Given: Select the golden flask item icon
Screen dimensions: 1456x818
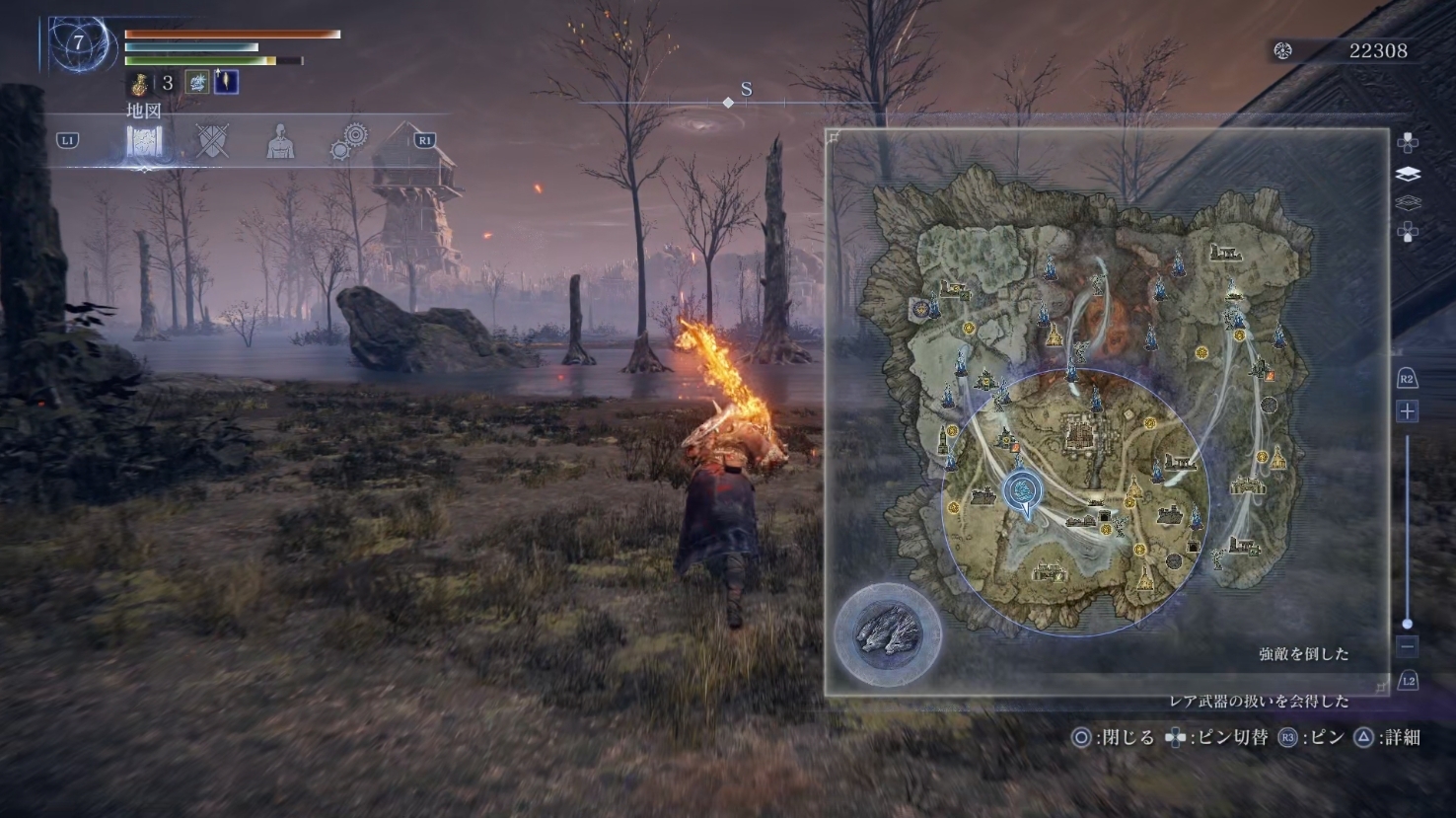Looking at the screenshot, I should pos(139,83).
